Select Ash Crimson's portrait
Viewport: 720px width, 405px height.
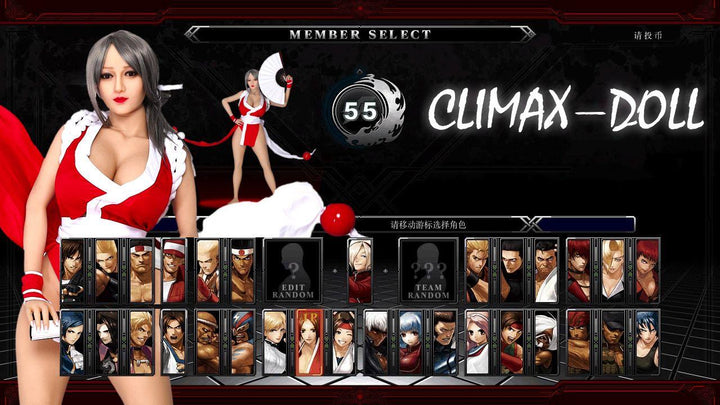coord(360,269)
